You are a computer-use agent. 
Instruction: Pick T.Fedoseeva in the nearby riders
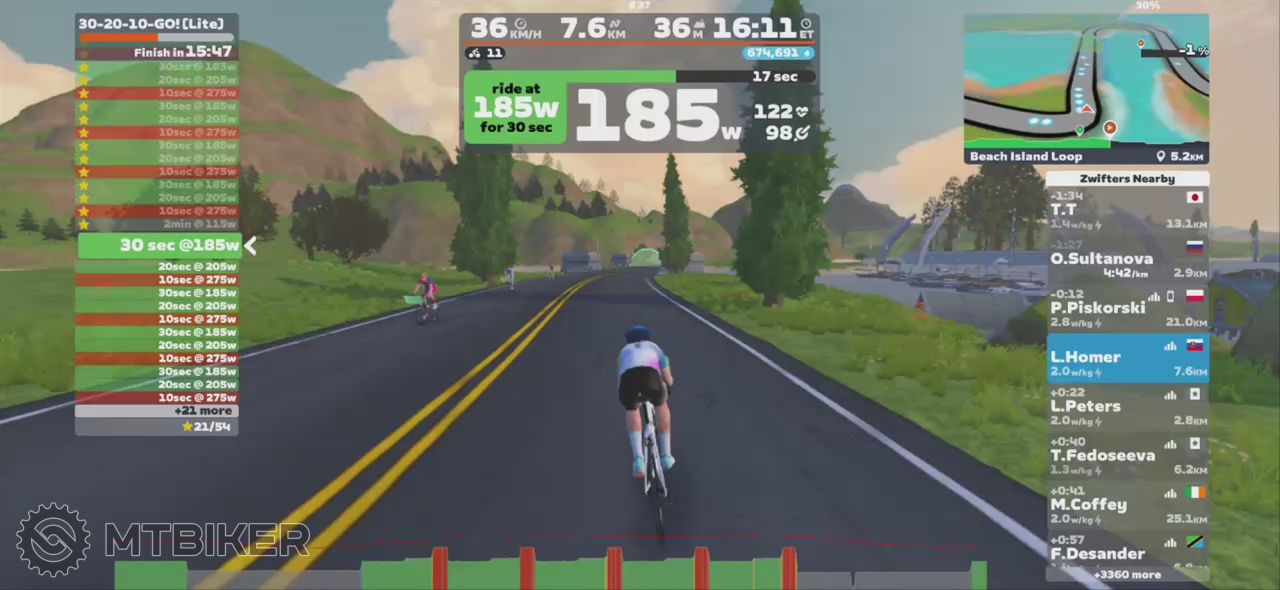click(1127, 456)
